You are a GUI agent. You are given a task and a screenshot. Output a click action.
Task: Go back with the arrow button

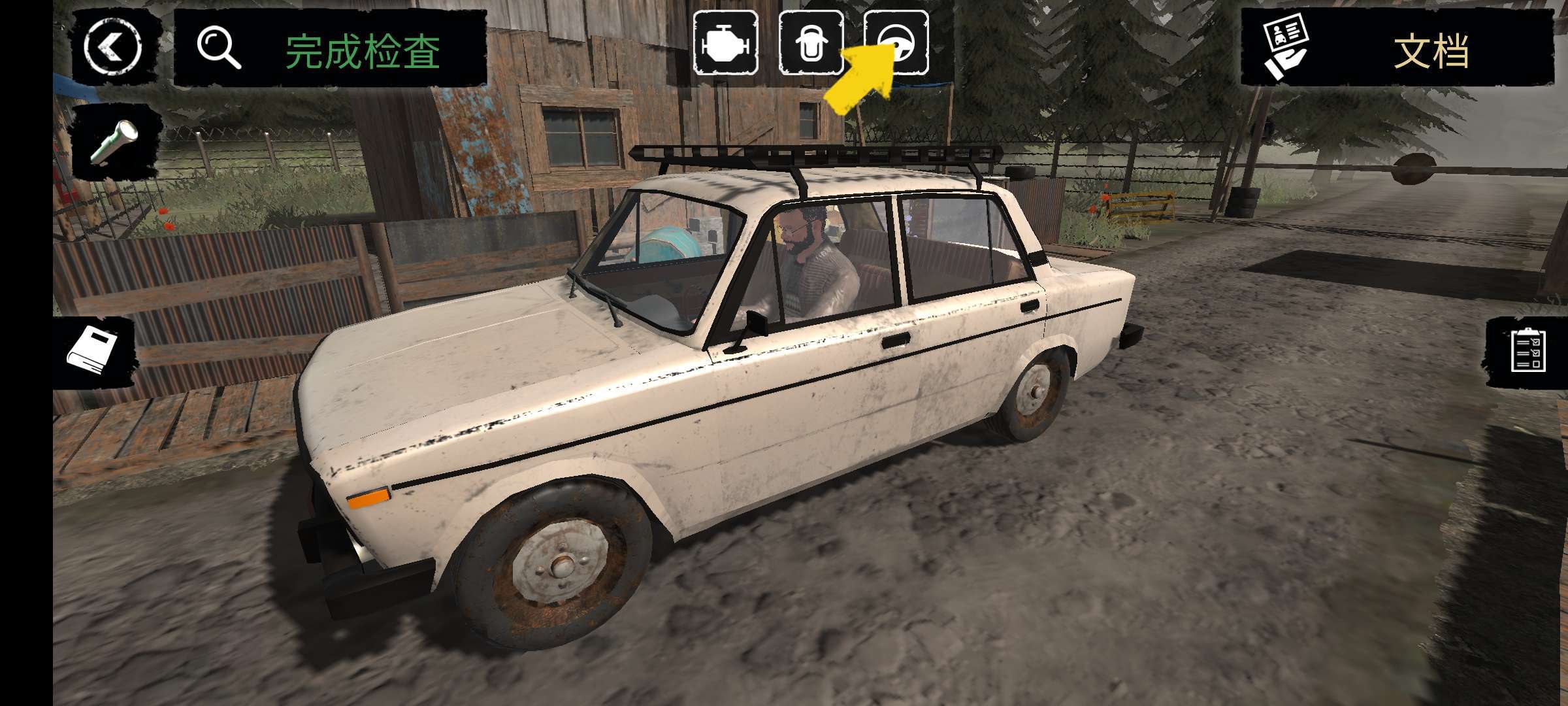(112, 47)
